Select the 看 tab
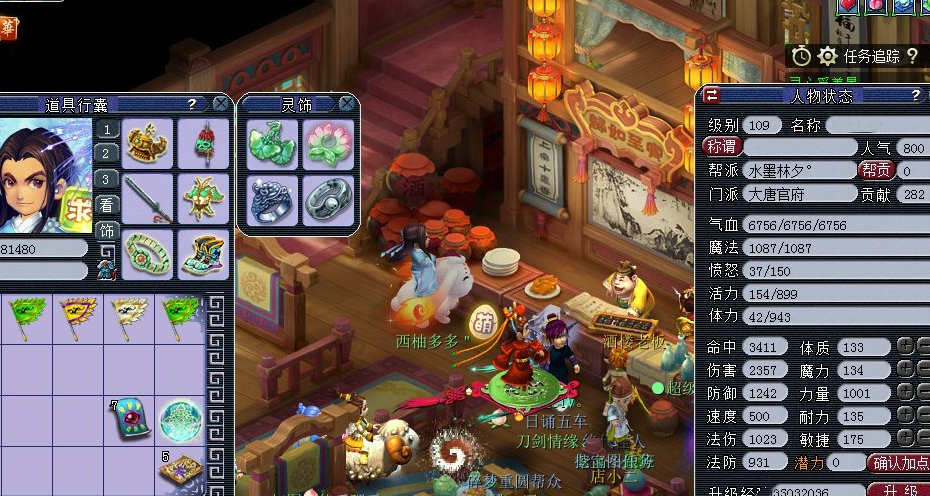Viewport: 930px width, 496px height. pyautogui.click(x=107, y=205)
